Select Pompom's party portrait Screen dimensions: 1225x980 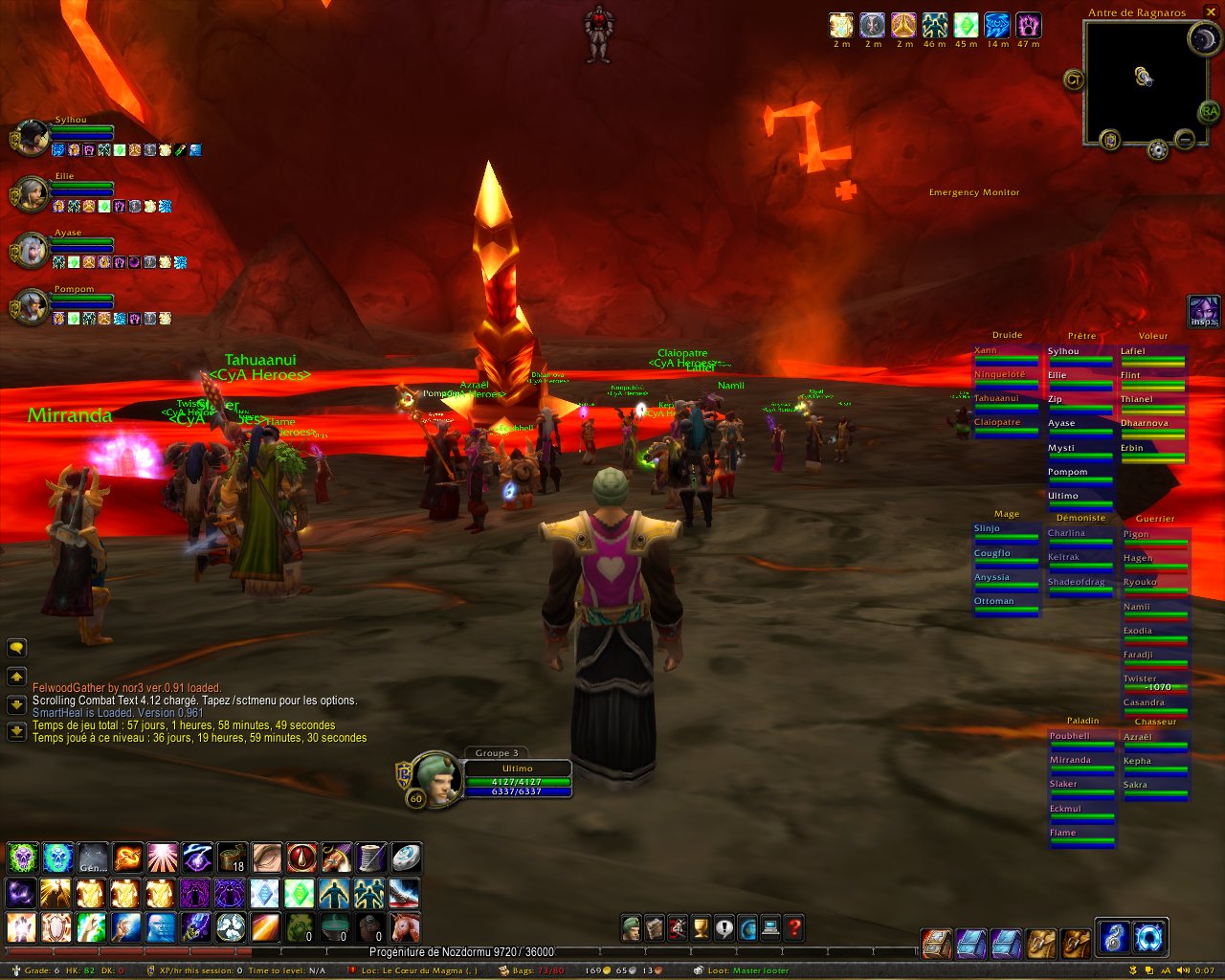pyautogui.click(x=31, y=307)
